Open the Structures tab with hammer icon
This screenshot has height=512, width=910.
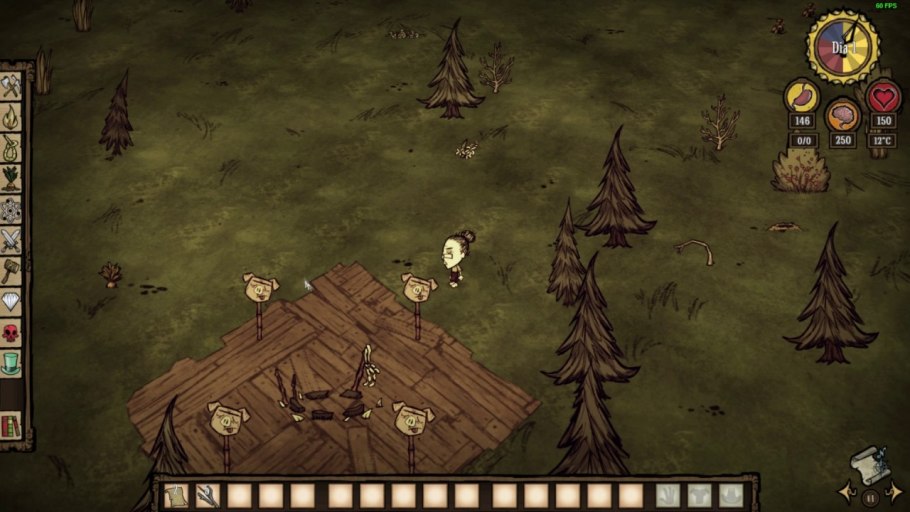(11, 271)
